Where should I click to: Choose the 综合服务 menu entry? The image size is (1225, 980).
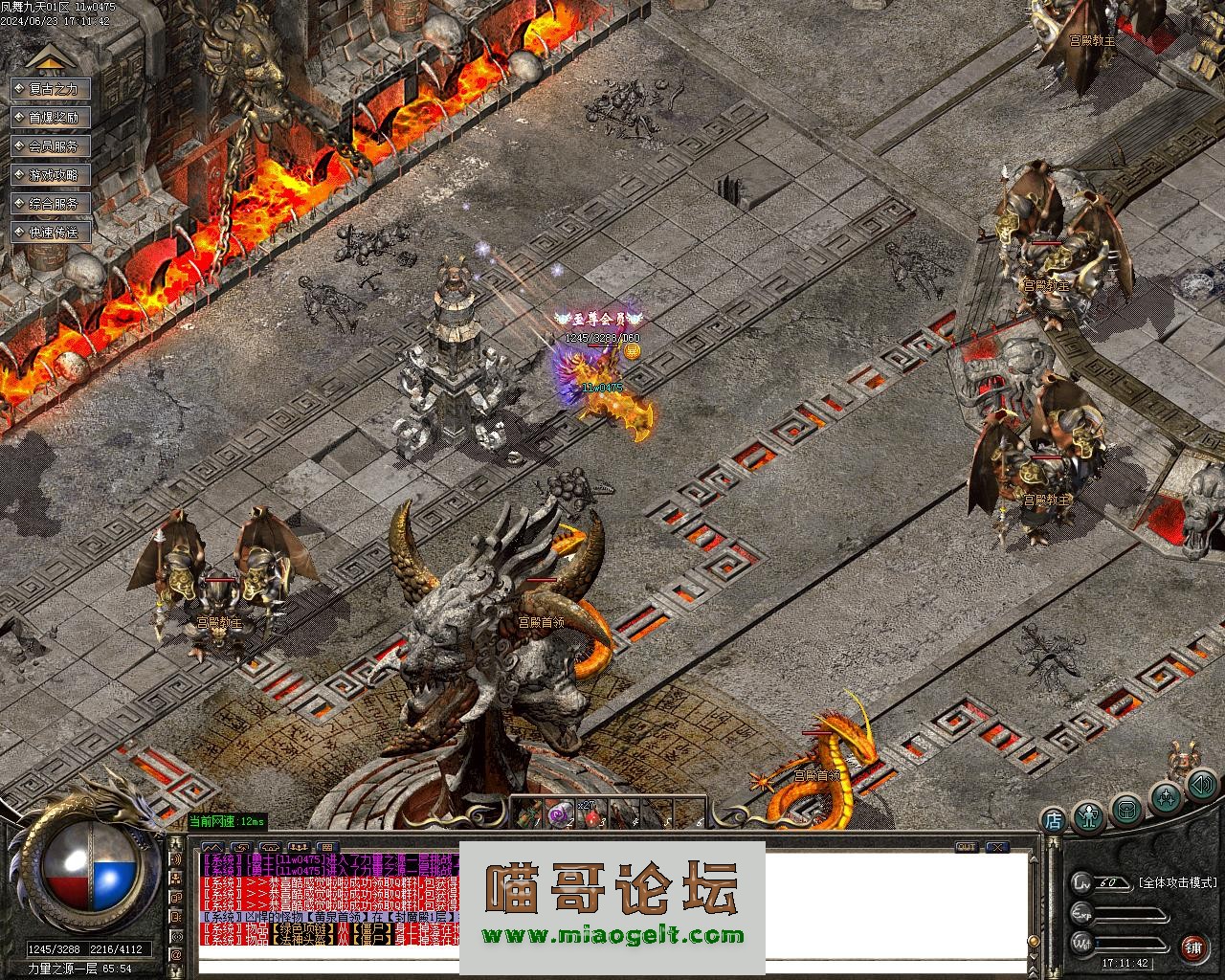pos(51,204)
